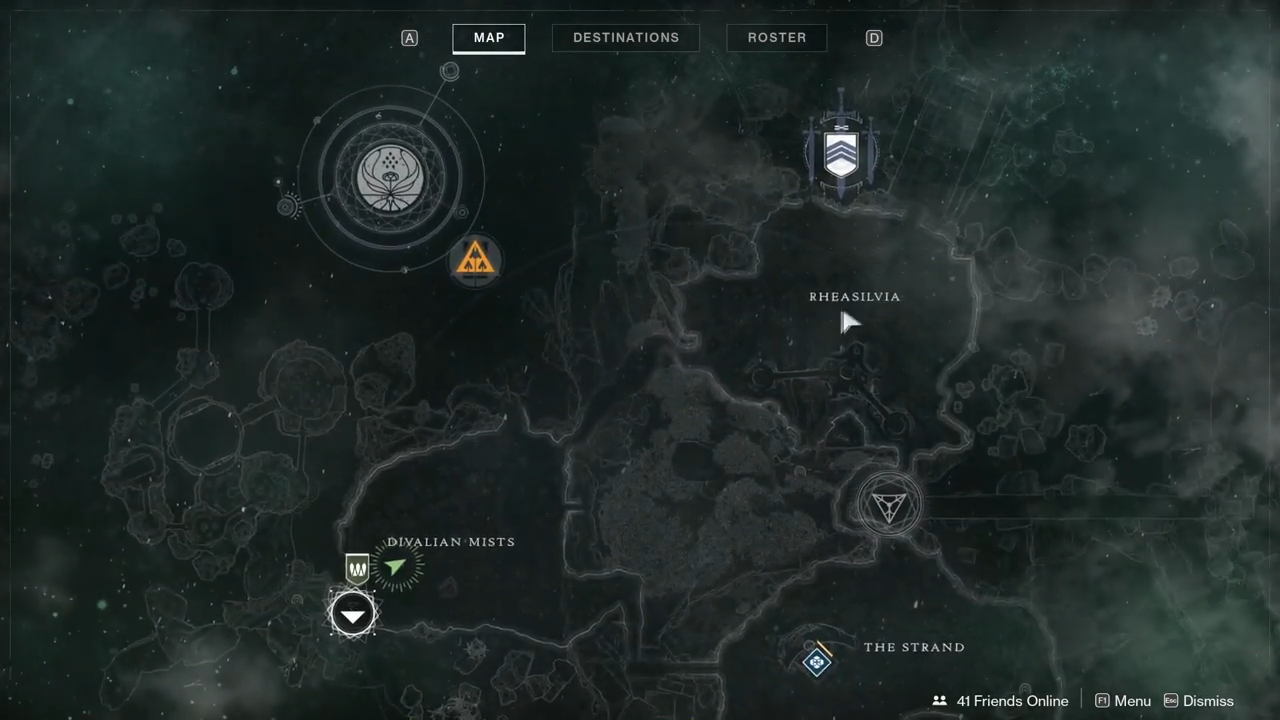This screenshot has height=720, width=1280.
Task: Open the blue diamond marker near The Strand
Action: pyautogui.click(x=817, y=661)
